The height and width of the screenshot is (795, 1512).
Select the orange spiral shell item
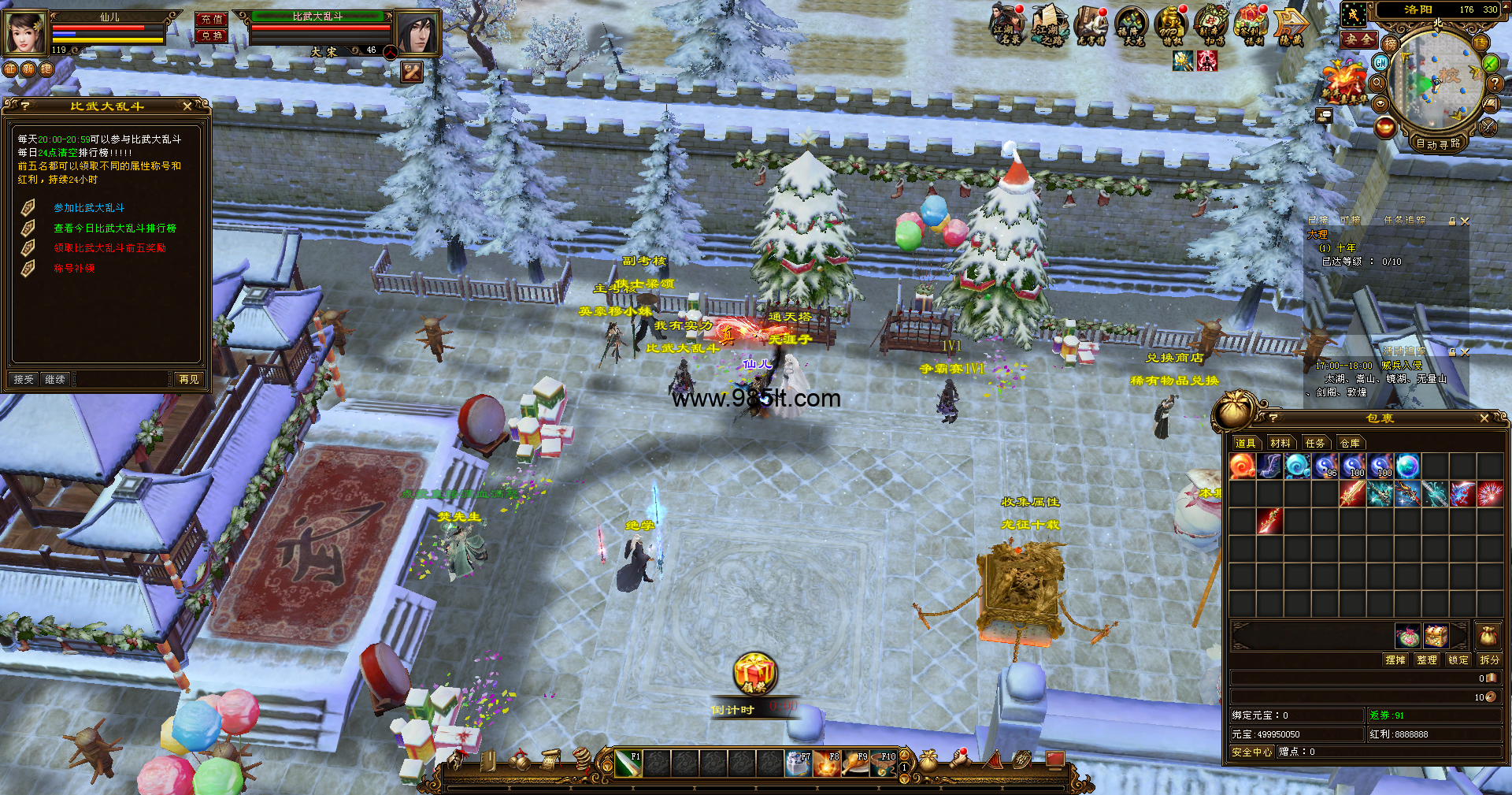1243,466
